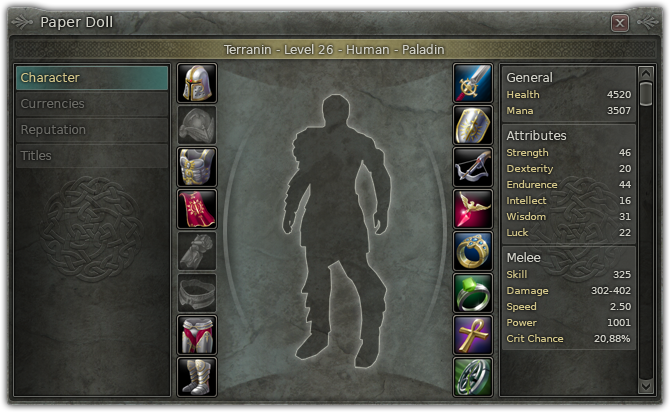The width and height of the screenshot is (670, 412).
Task: Click the equipped shield slot
Action: tap(473, 125)
